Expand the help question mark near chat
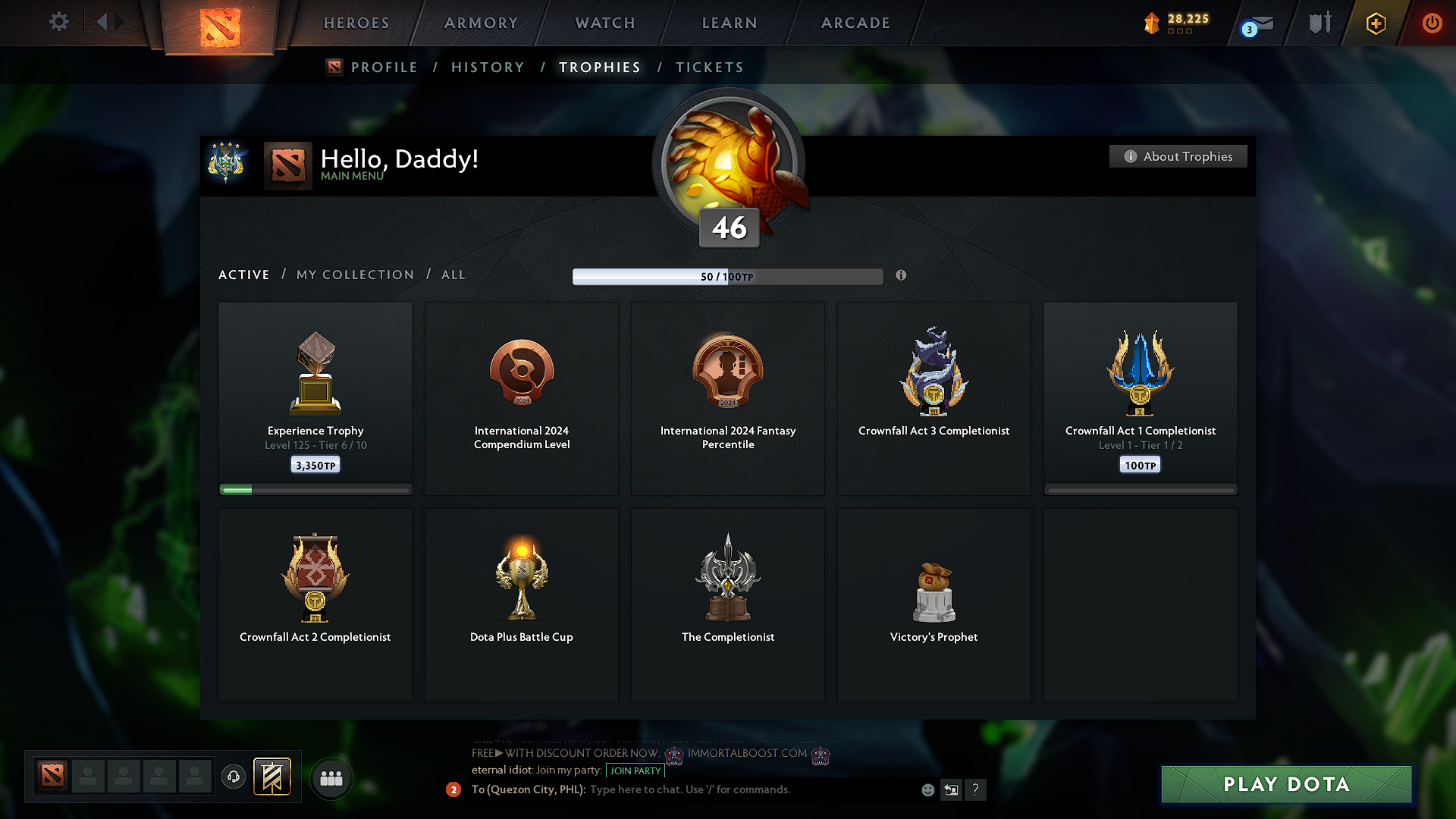Viewport: 1456px width, 819px height. coord(976,789)
